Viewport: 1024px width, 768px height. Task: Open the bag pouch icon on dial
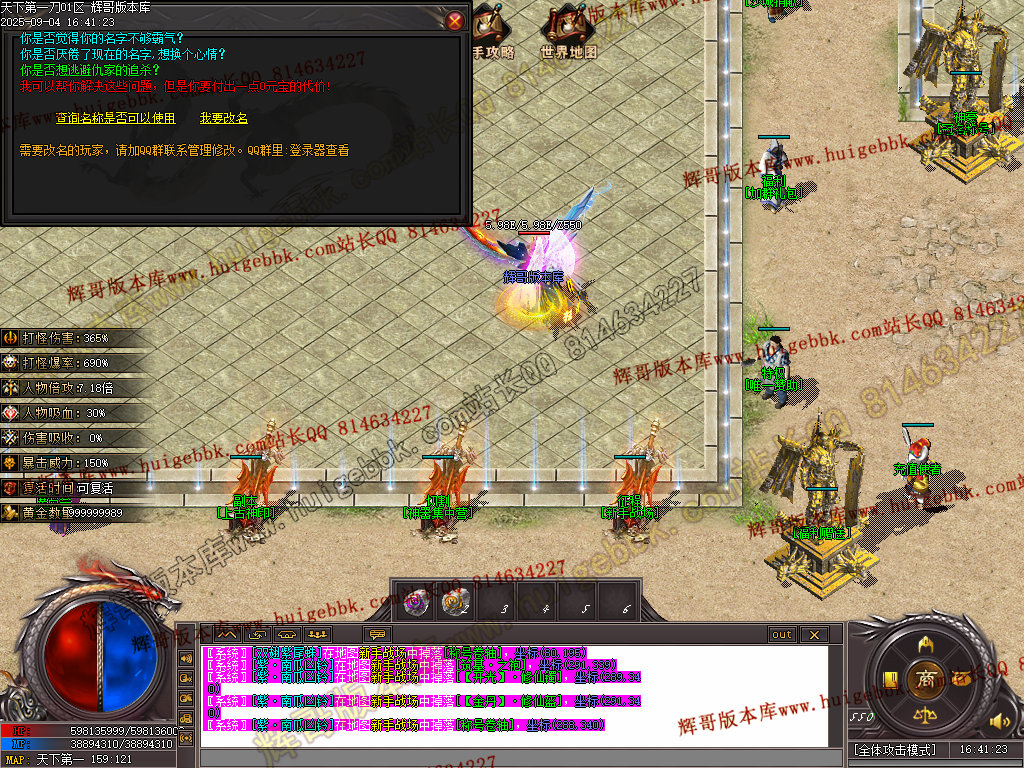[x=962, y=679]
